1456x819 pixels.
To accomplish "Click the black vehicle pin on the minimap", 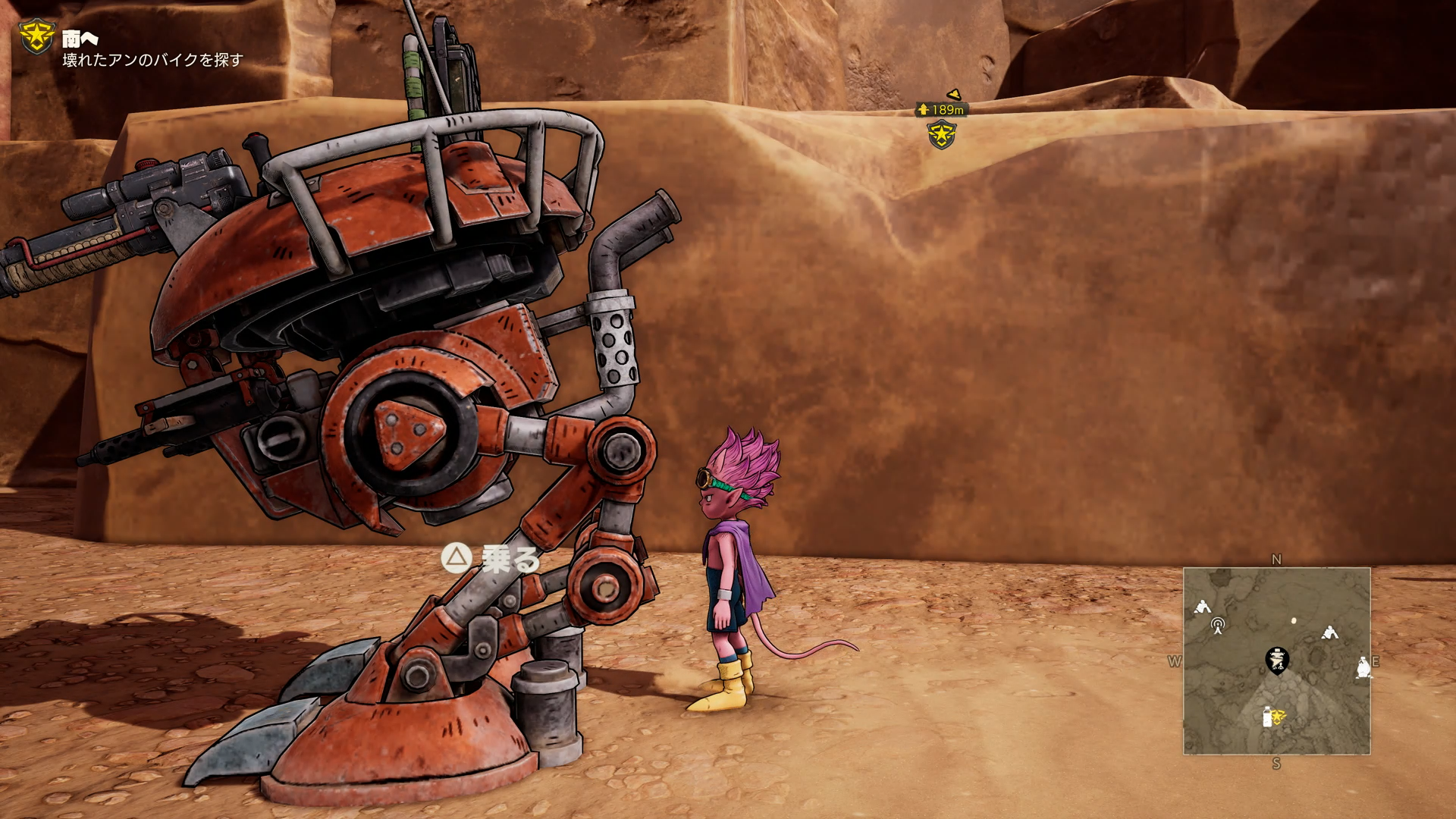I will (x=1277, y=660).
